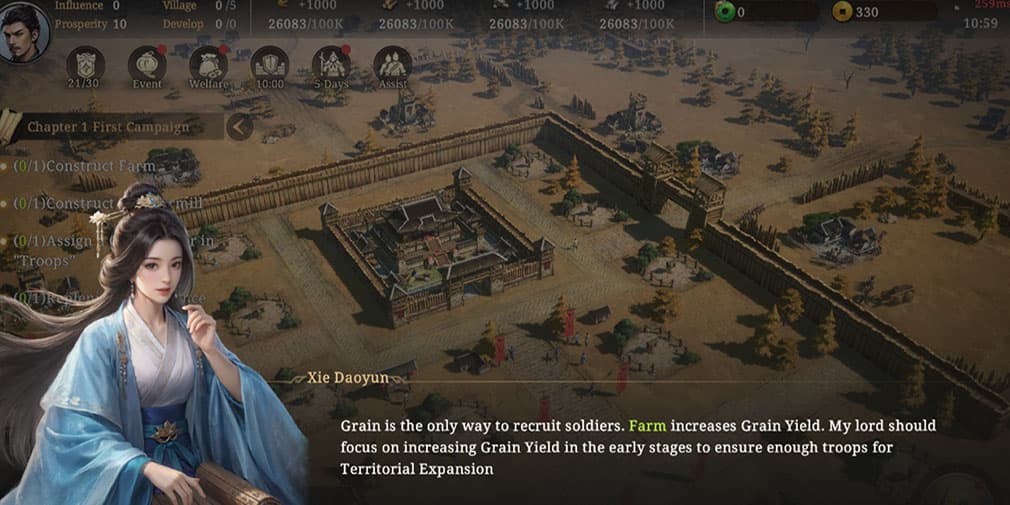Open the lord portrait profile
Viewport: 1010px width, 505px height.
pos(22,32)
